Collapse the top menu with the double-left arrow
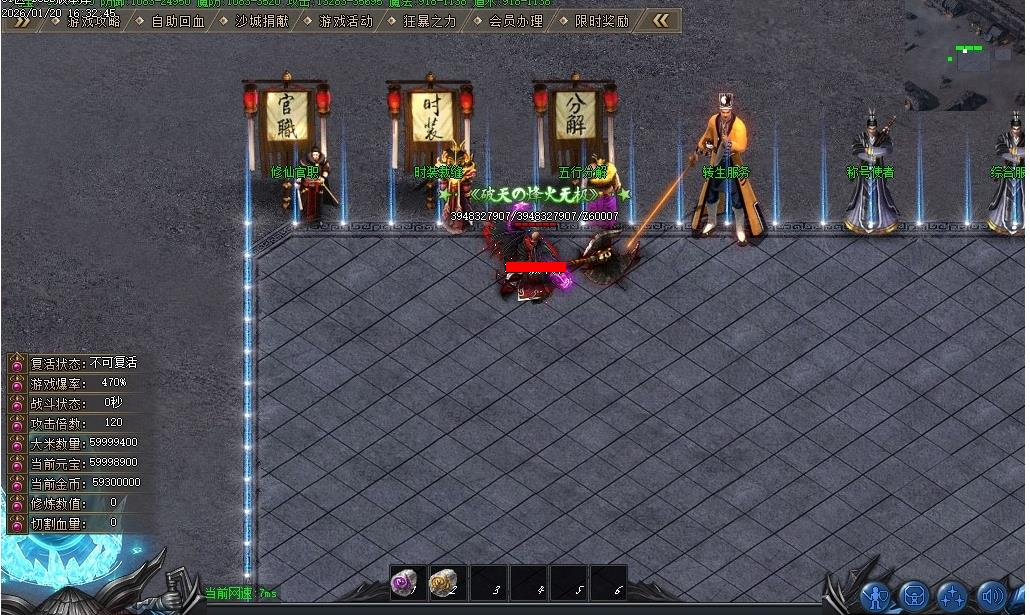1030x615 pixels. (661, 20)
